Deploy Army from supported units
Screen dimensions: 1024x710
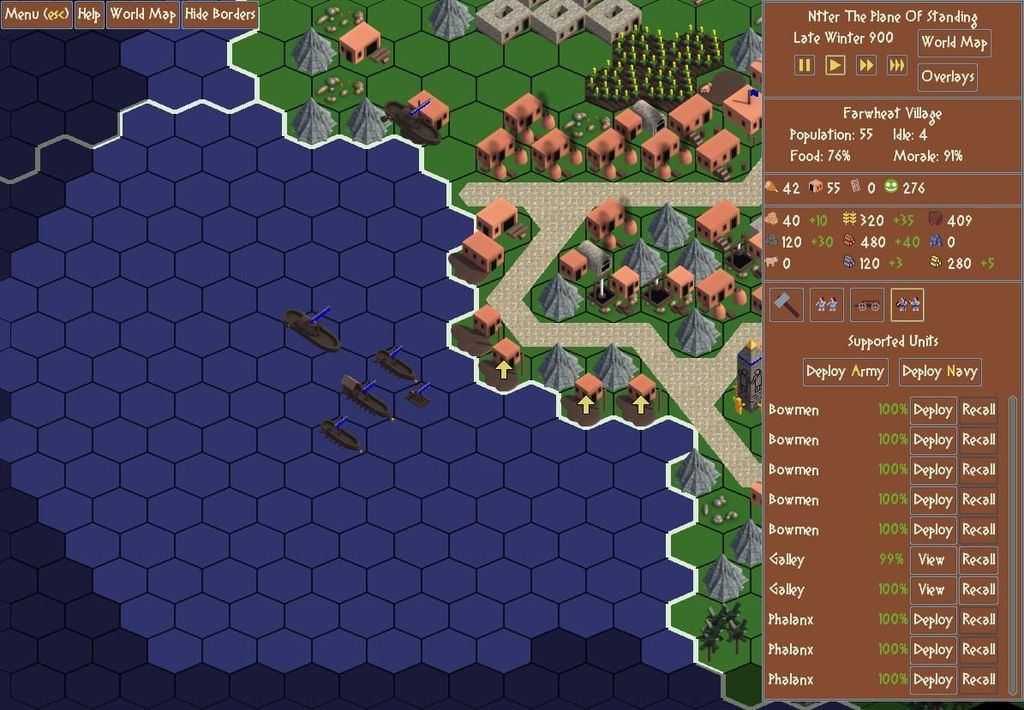(x=845, y=372)
